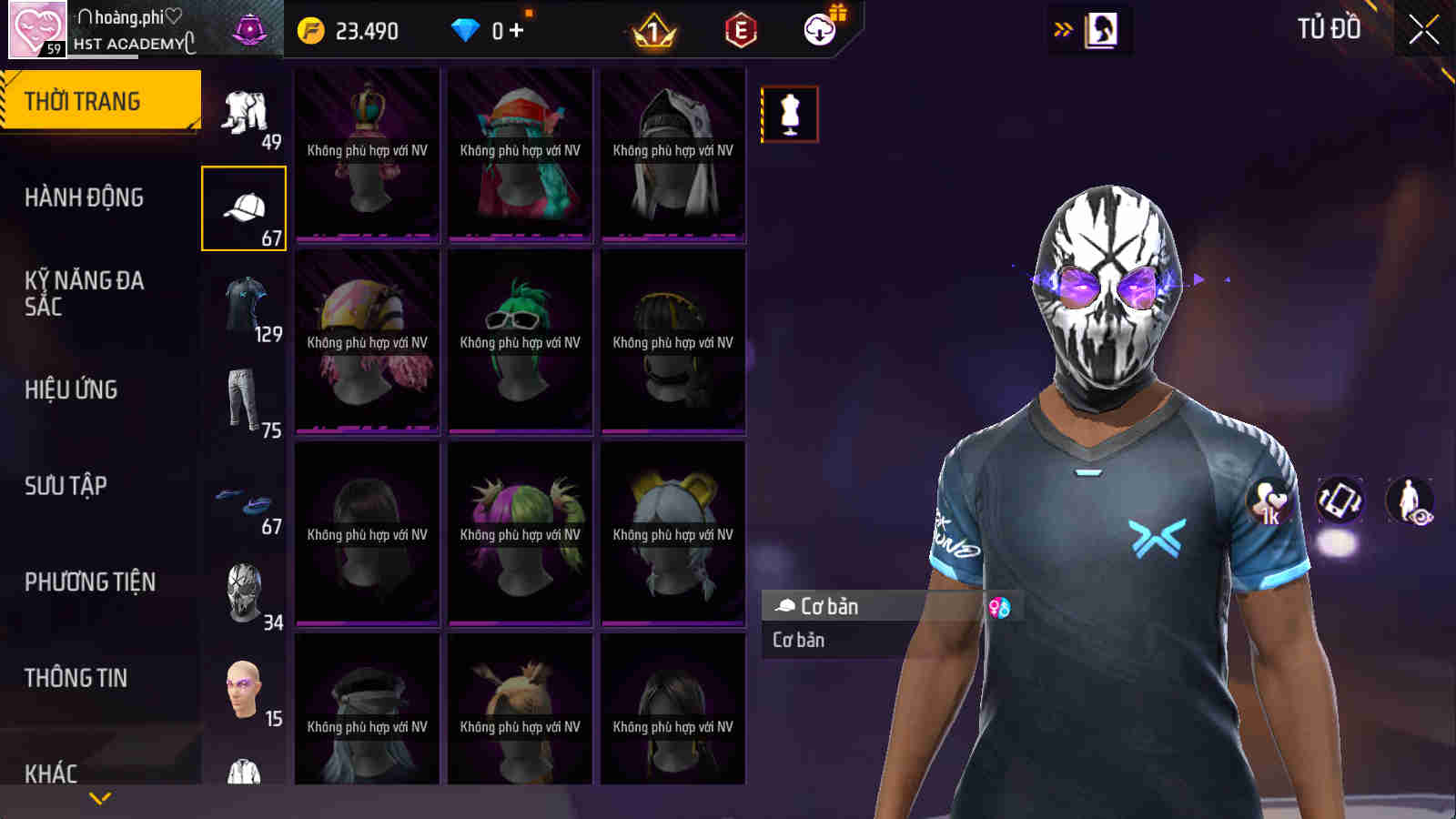This screenshot has width=1456, height=819.
Task: Click the plus to buy diamonds
Action: coord(515,29)
